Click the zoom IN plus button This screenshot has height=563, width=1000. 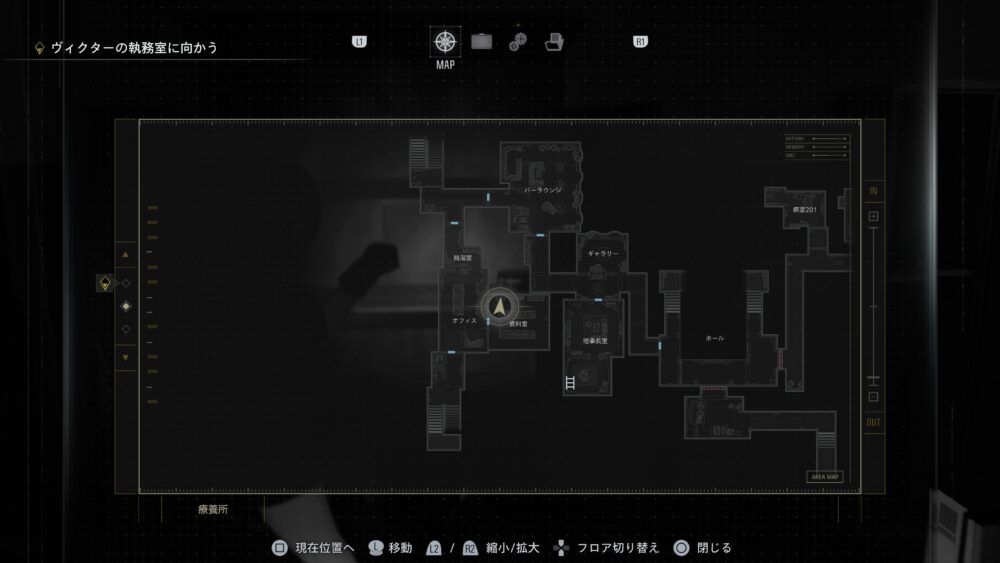873,216
